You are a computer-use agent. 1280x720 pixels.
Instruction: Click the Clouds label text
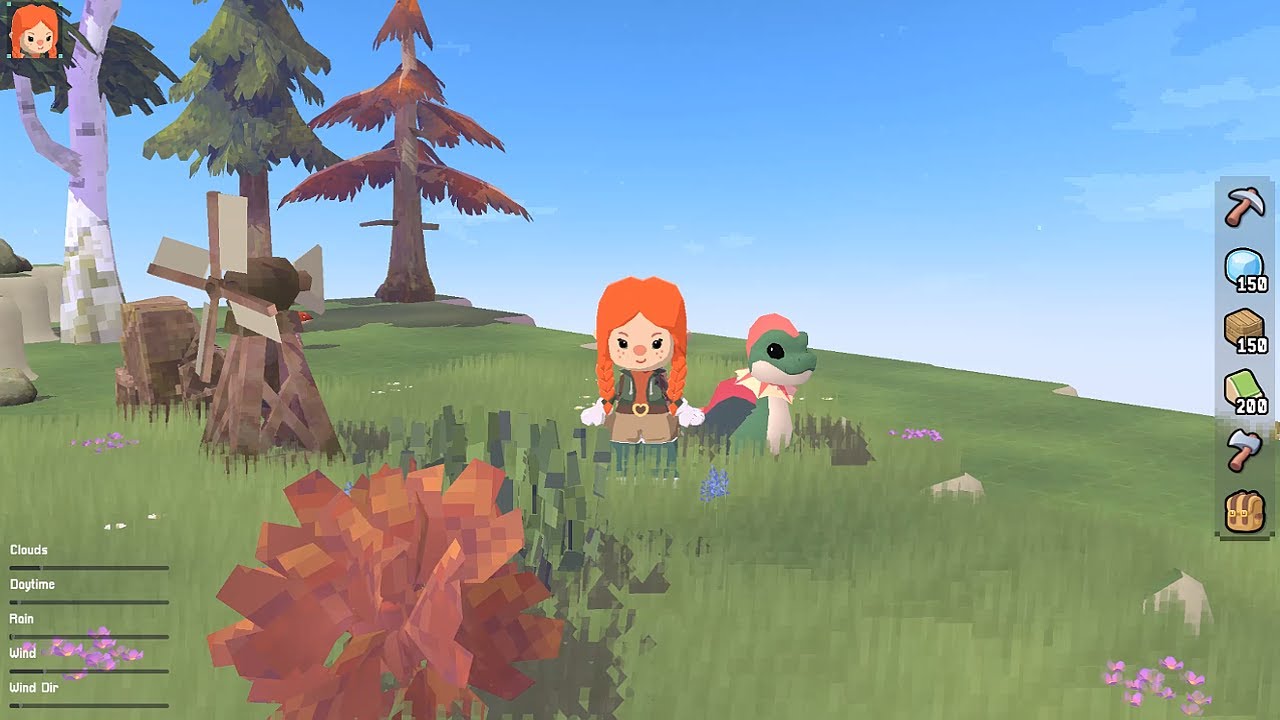[27, 549]
